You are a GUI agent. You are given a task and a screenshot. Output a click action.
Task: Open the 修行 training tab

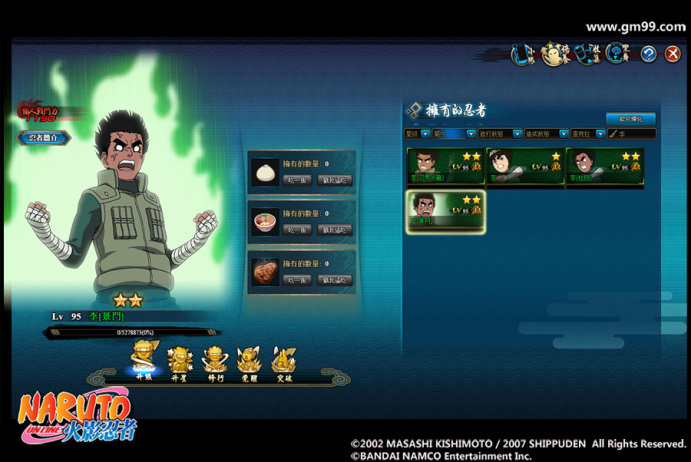[214, 361]
